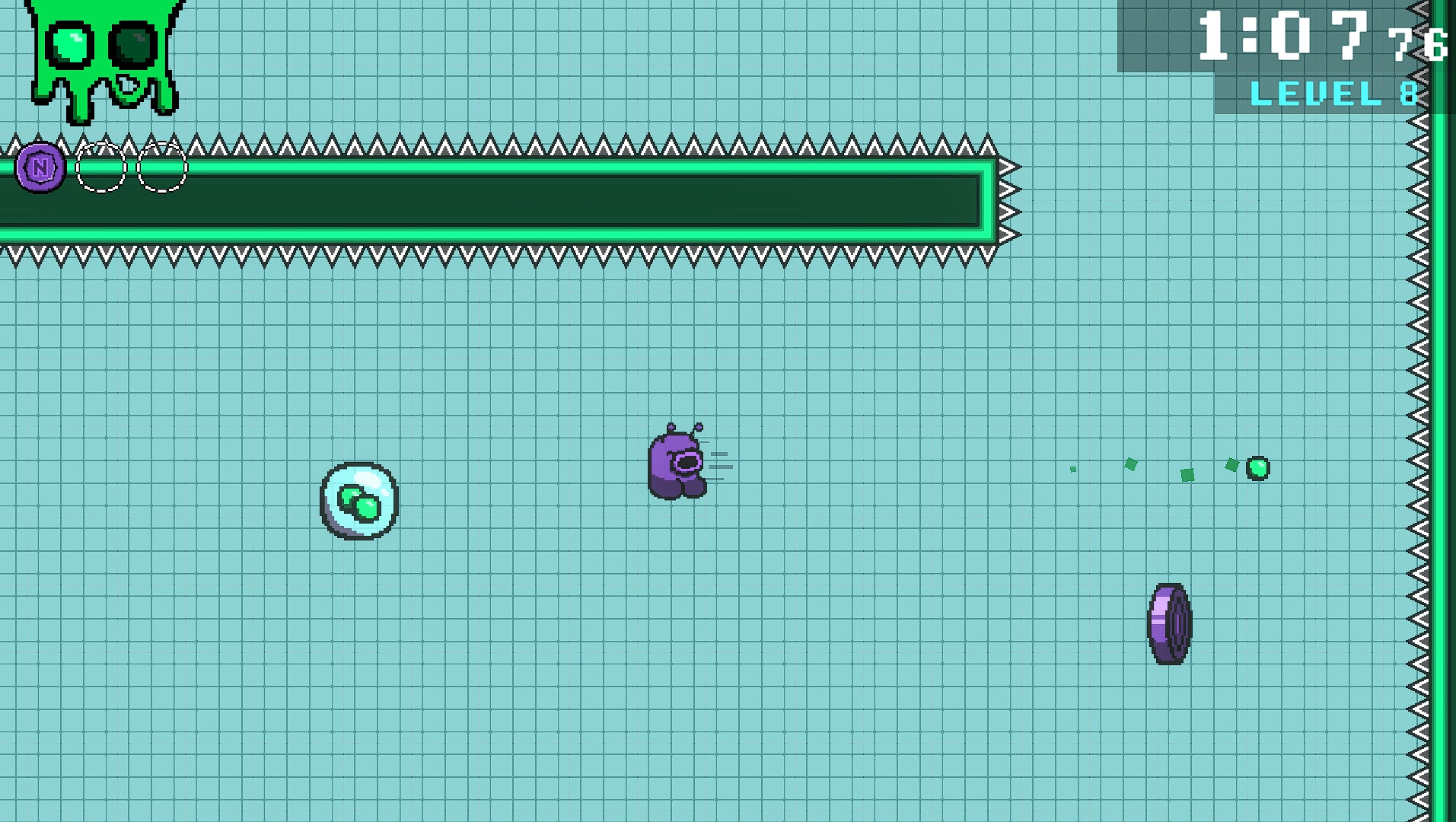Select the bubble containing green eggs
Viewport: 1456px width, 822px height.
[x=358, y=502]
